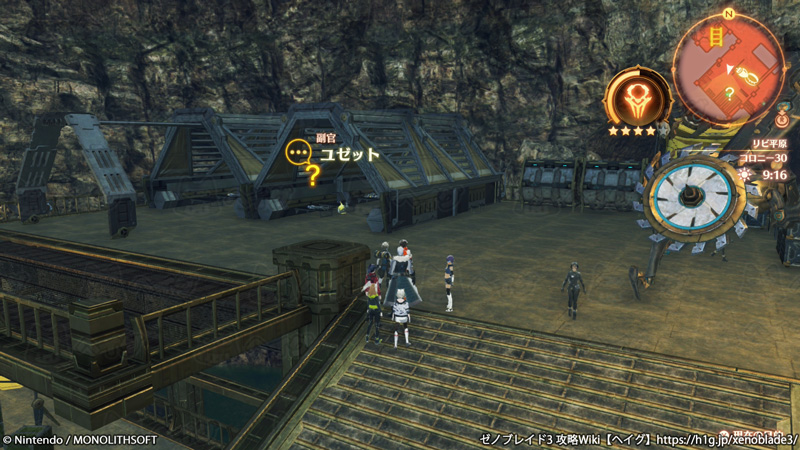Select the green question mark on the minimap
Image resolution: width=800 pixels, height=450 pixels.
point(730,93)
